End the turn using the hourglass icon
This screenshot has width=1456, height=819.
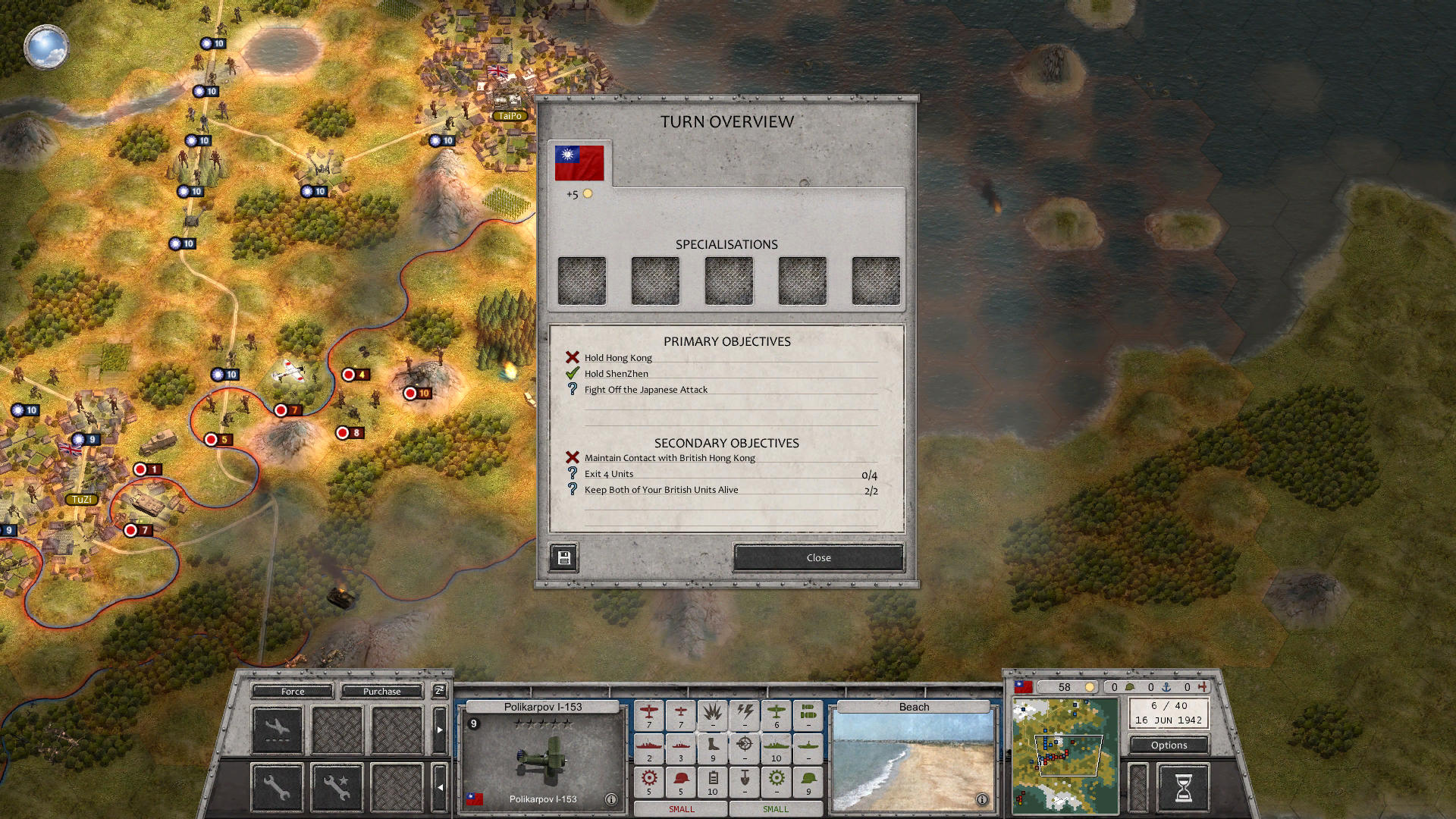point(1184,787)
